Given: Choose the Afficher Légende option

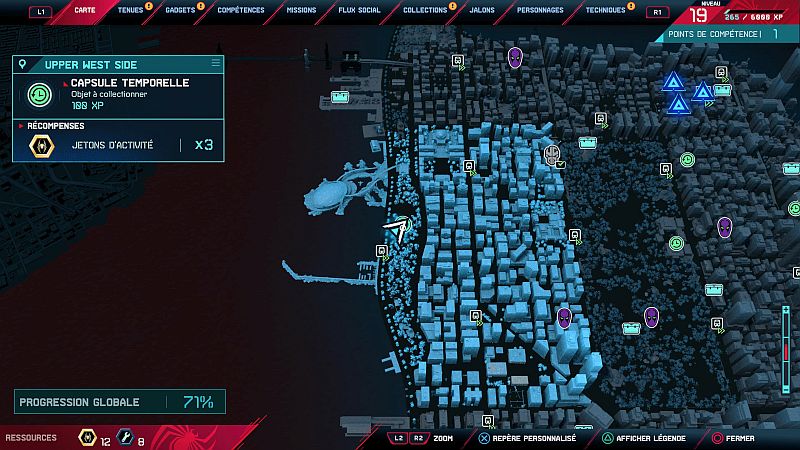Looking at the screenshot, I should click(x=649, y=438).
